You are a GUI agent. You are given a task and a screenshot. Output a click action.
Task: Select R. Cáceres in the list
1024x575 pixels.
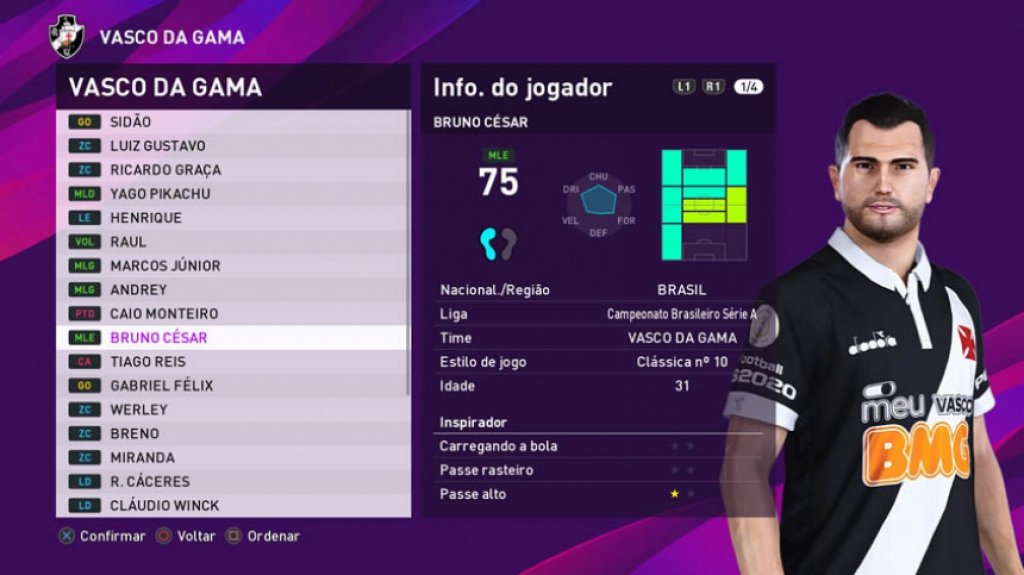tap(232, 482)
